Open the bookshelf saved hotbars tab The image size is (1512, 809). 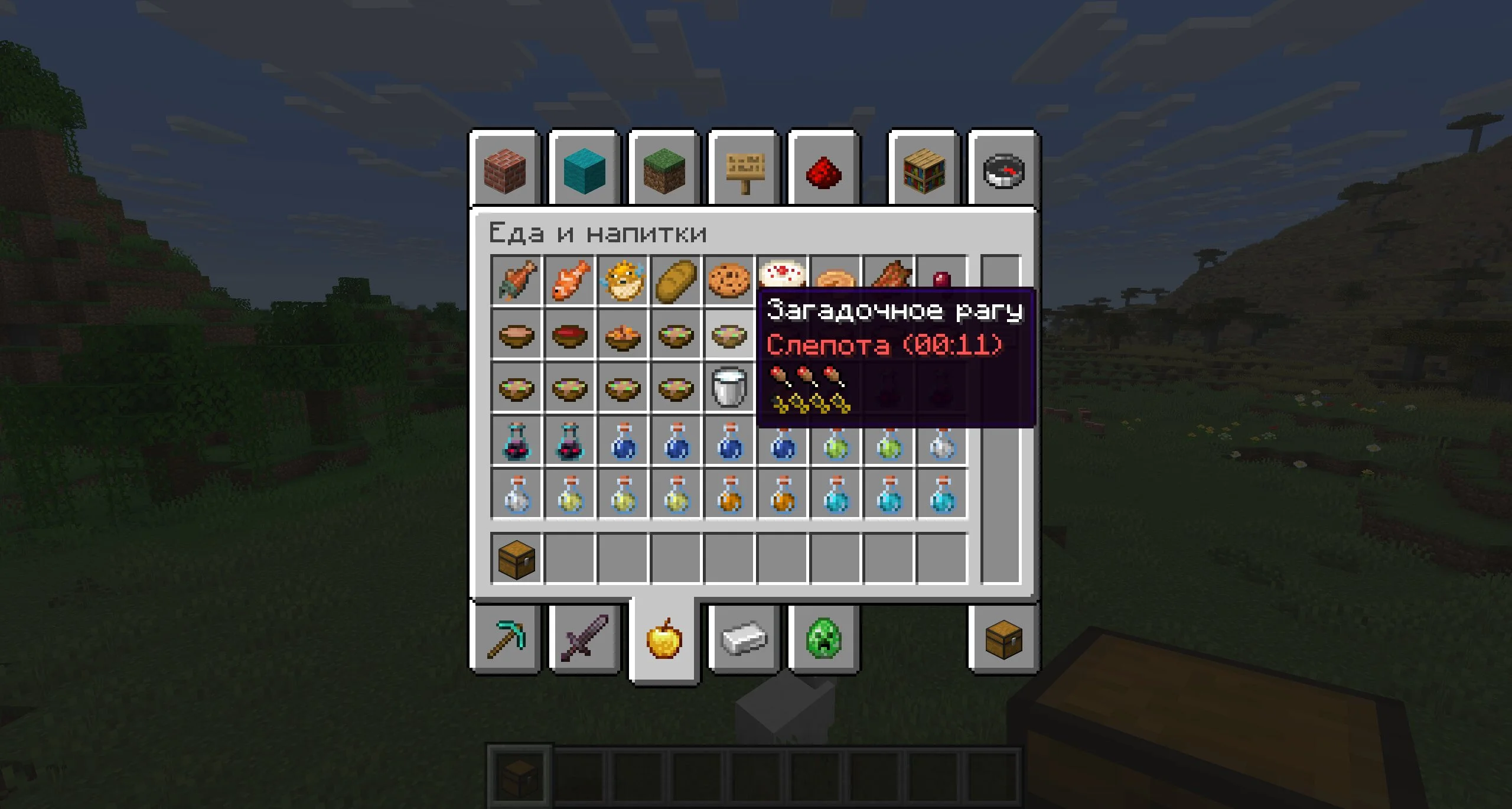tap(924, 171)
